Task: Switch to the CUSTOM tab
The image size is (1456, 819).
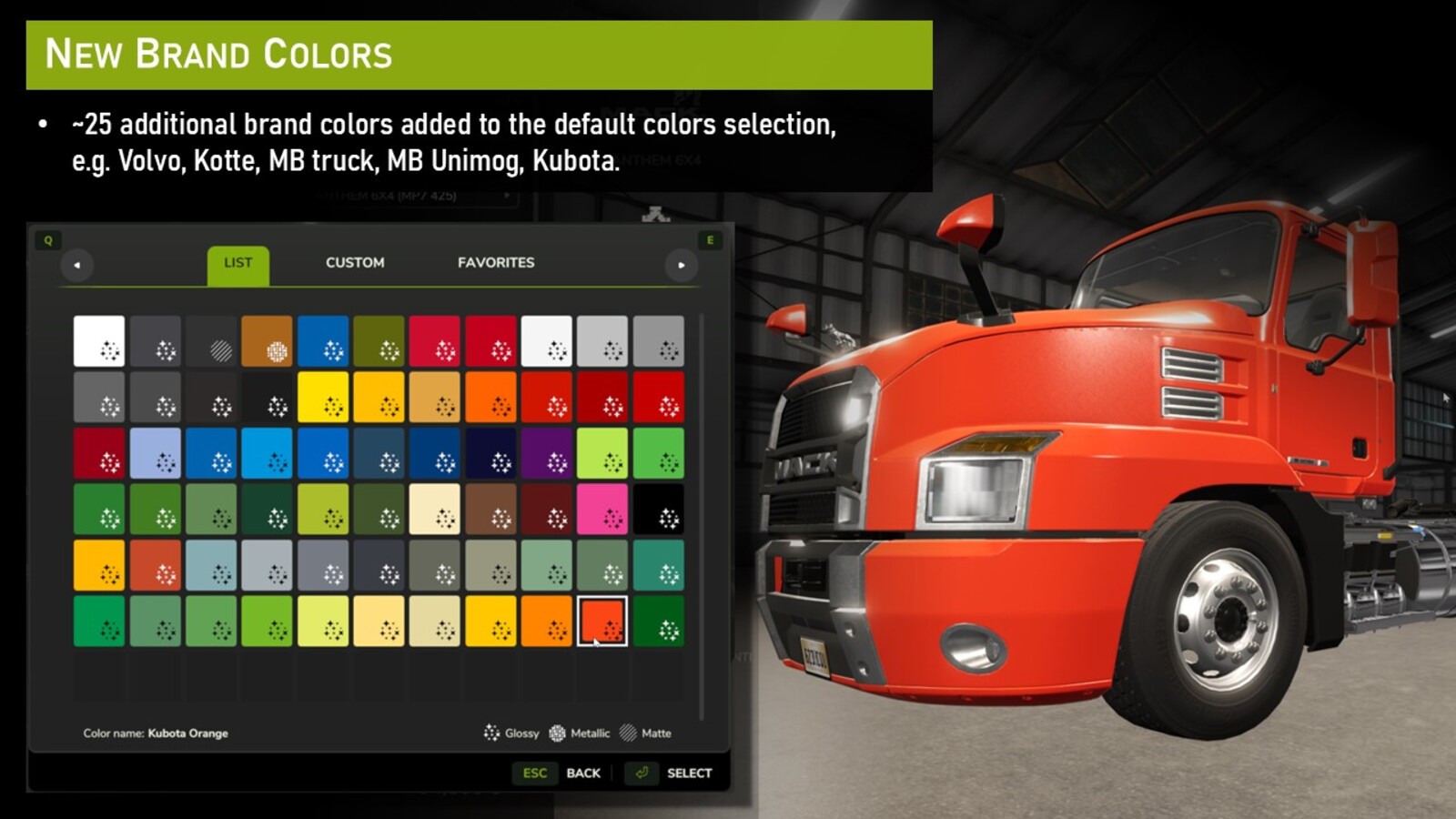Action: (355, 263)
